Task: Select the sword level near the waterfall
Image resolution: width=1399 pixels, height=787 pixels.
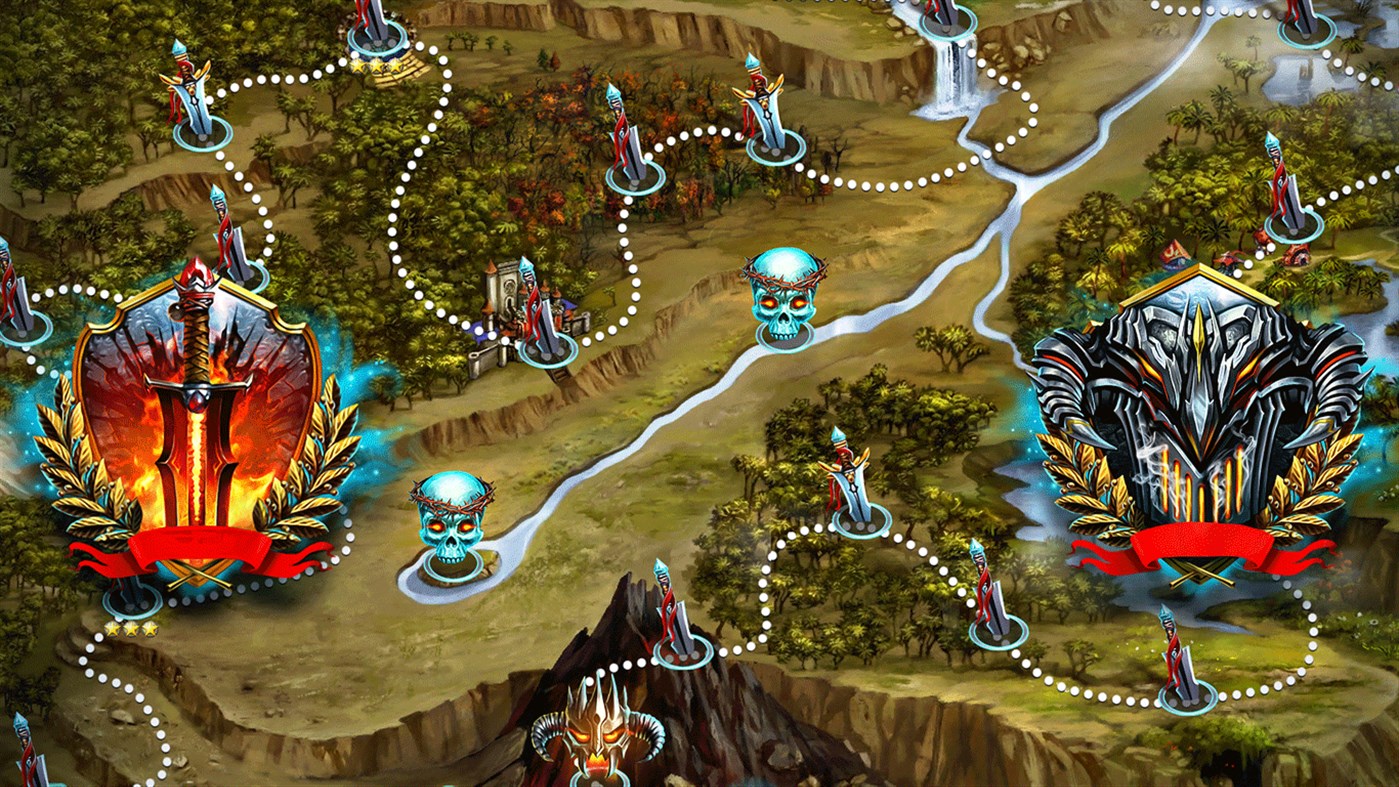Action: tap(948, 18)
